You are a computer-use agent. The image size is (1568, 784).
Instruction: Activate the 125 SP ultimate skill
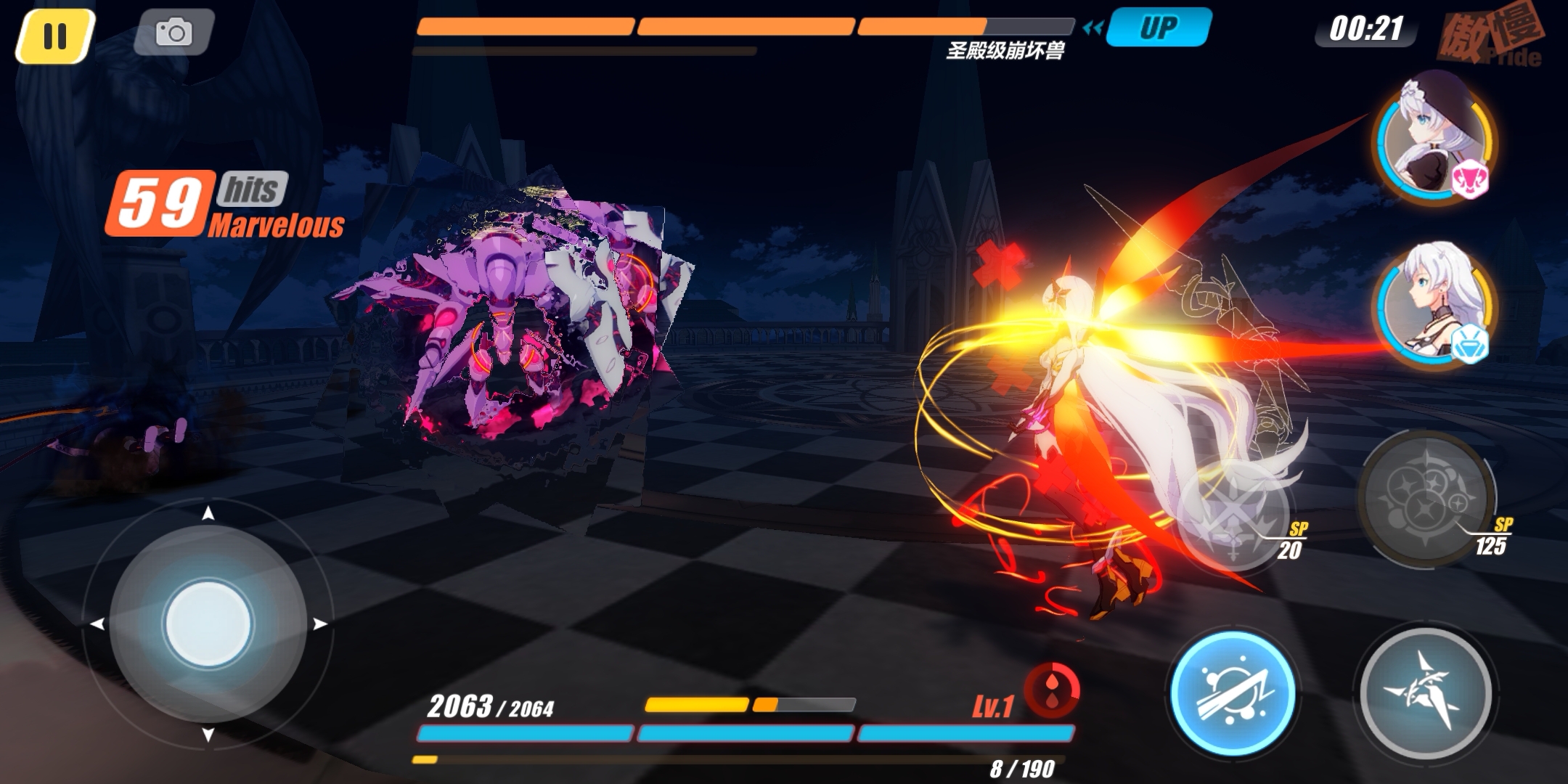(x=1425, y=499)
